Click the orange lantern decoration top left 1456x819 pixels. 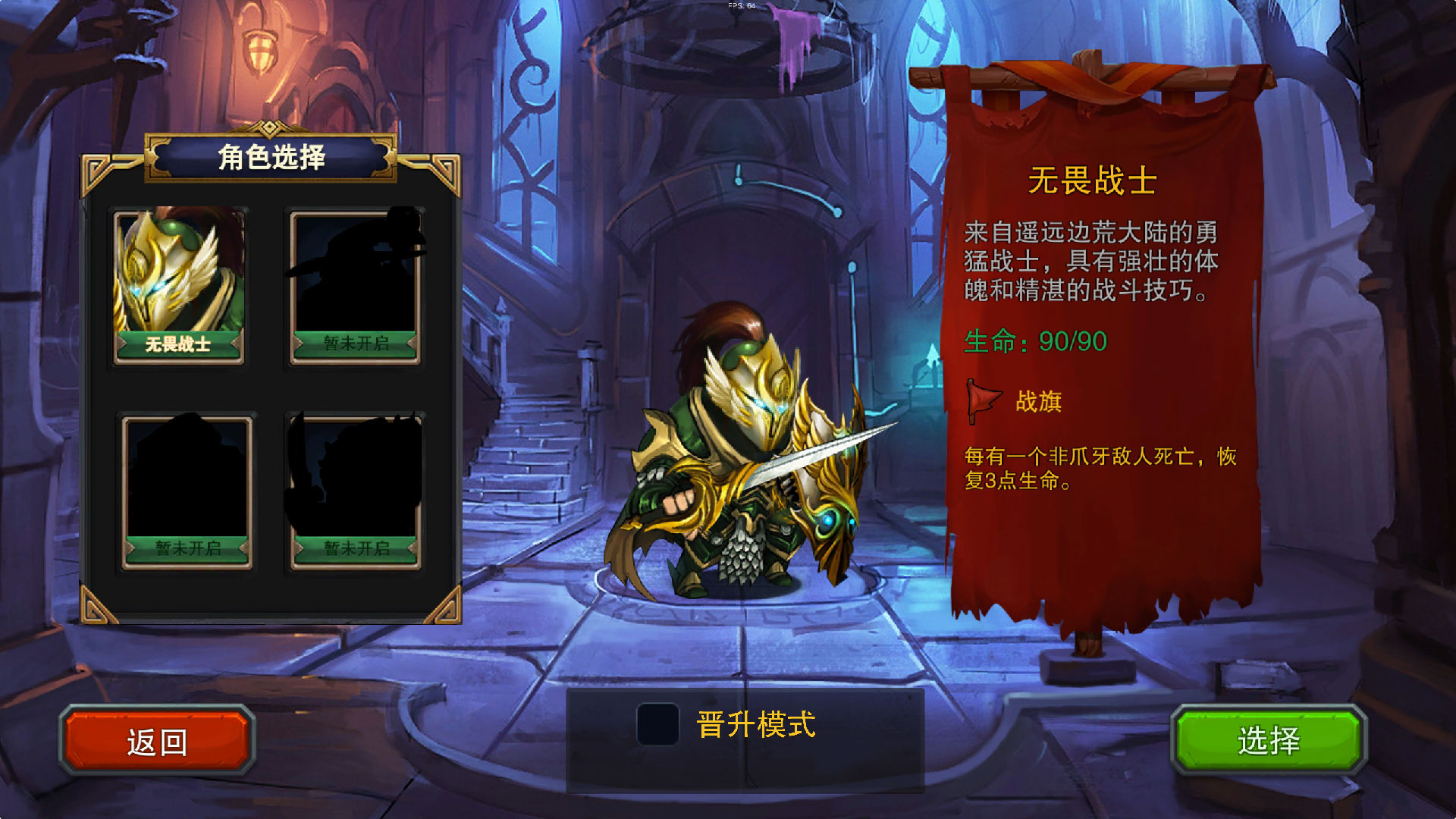(261, 49)
